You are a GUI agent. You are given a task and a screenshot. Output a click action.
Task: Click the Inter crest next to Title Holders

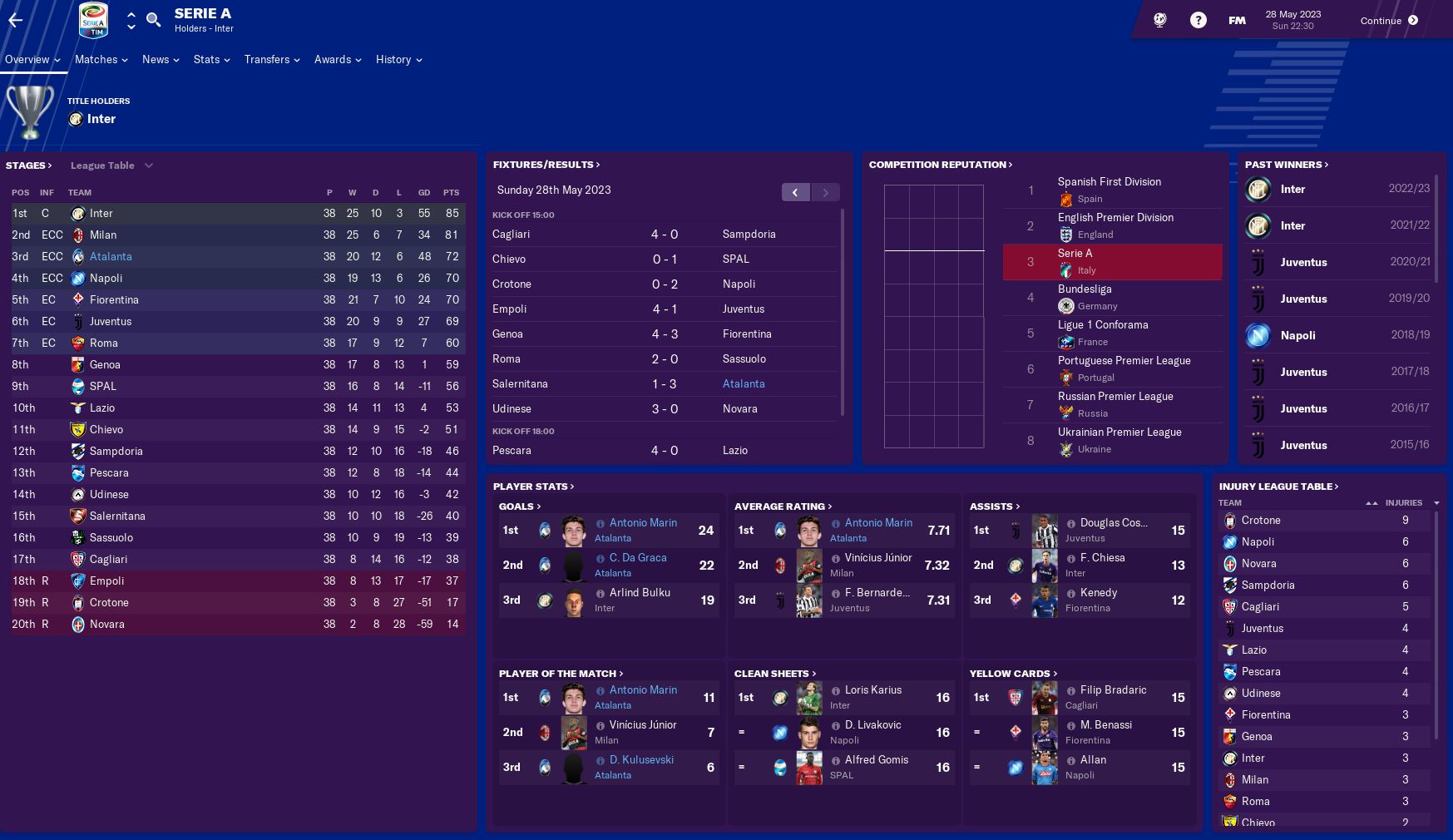click(76, 119)
